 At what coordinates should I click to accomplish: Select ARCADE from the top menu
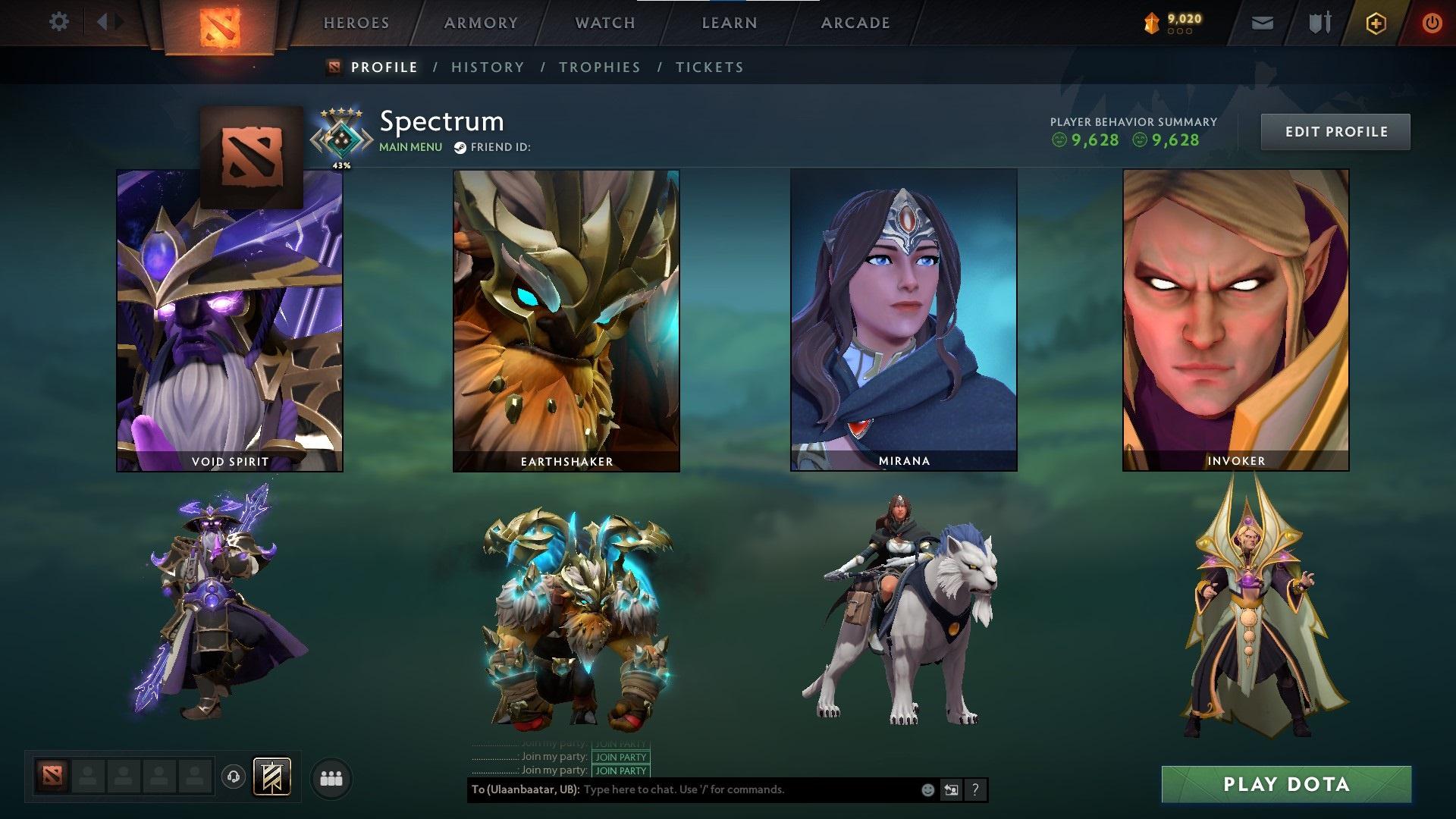tap(855, 23)
